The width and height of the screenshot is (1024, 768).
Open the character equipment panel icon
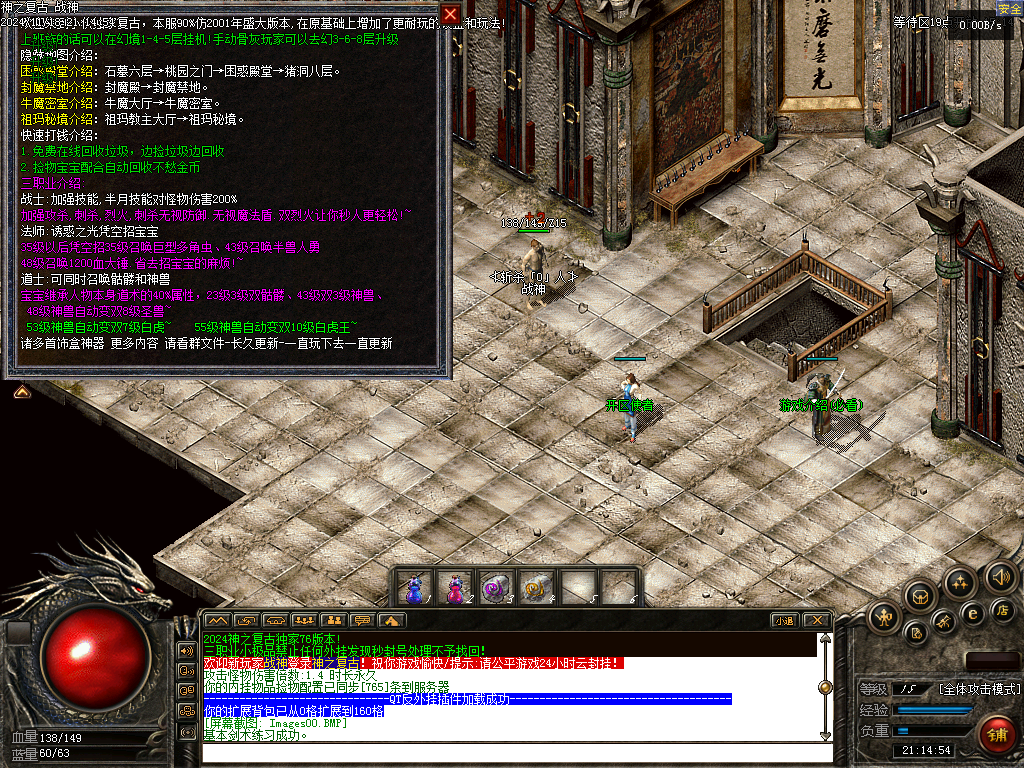(885, 617)
